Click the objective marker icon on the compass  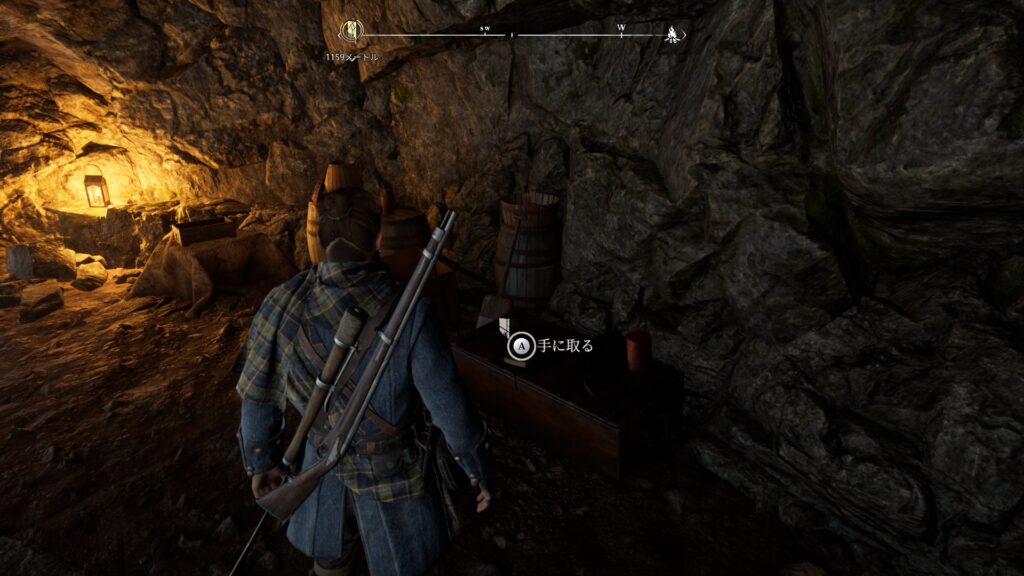[x=351, y=32]
